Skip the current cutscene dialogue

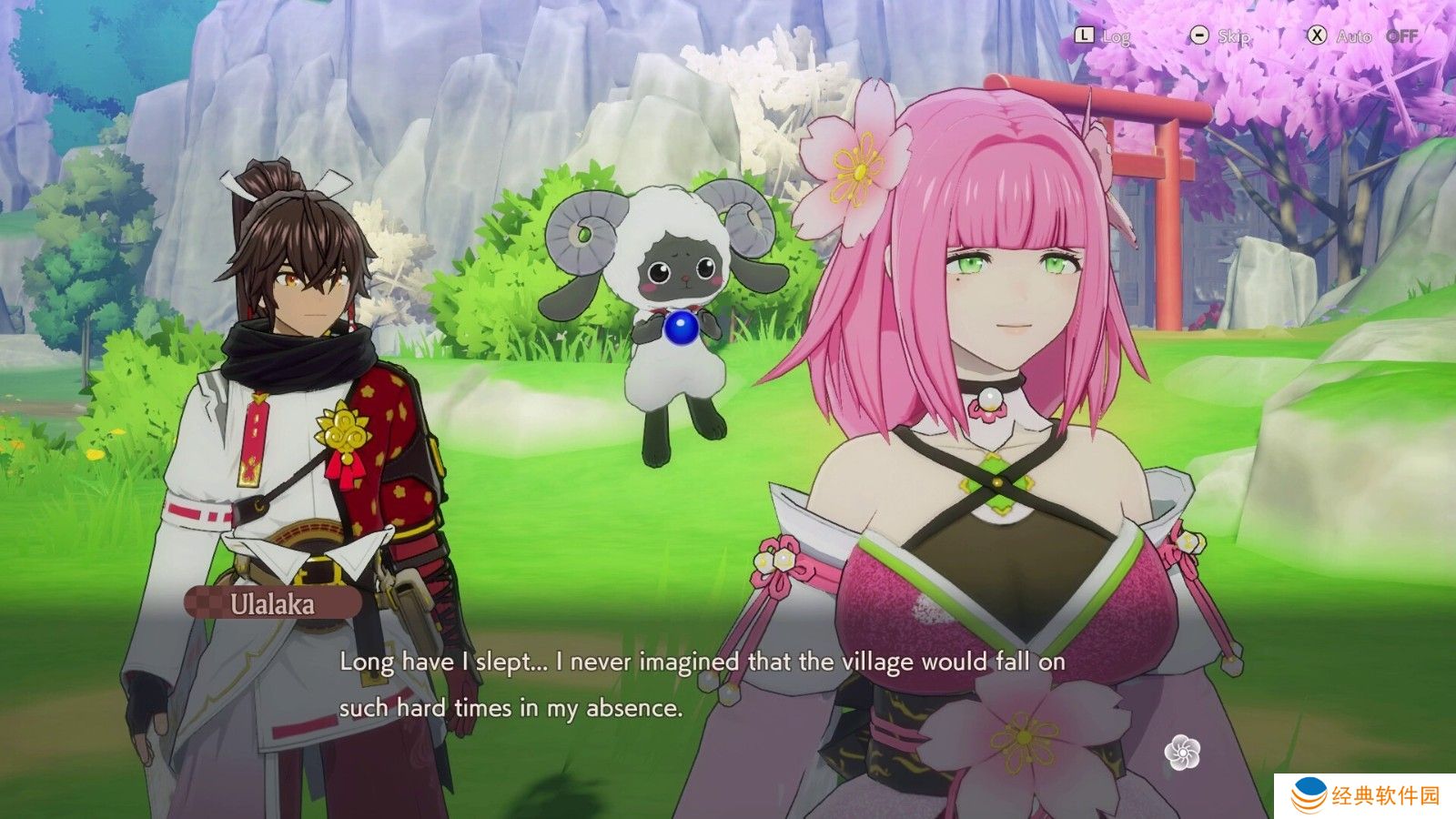[1220, 36]
